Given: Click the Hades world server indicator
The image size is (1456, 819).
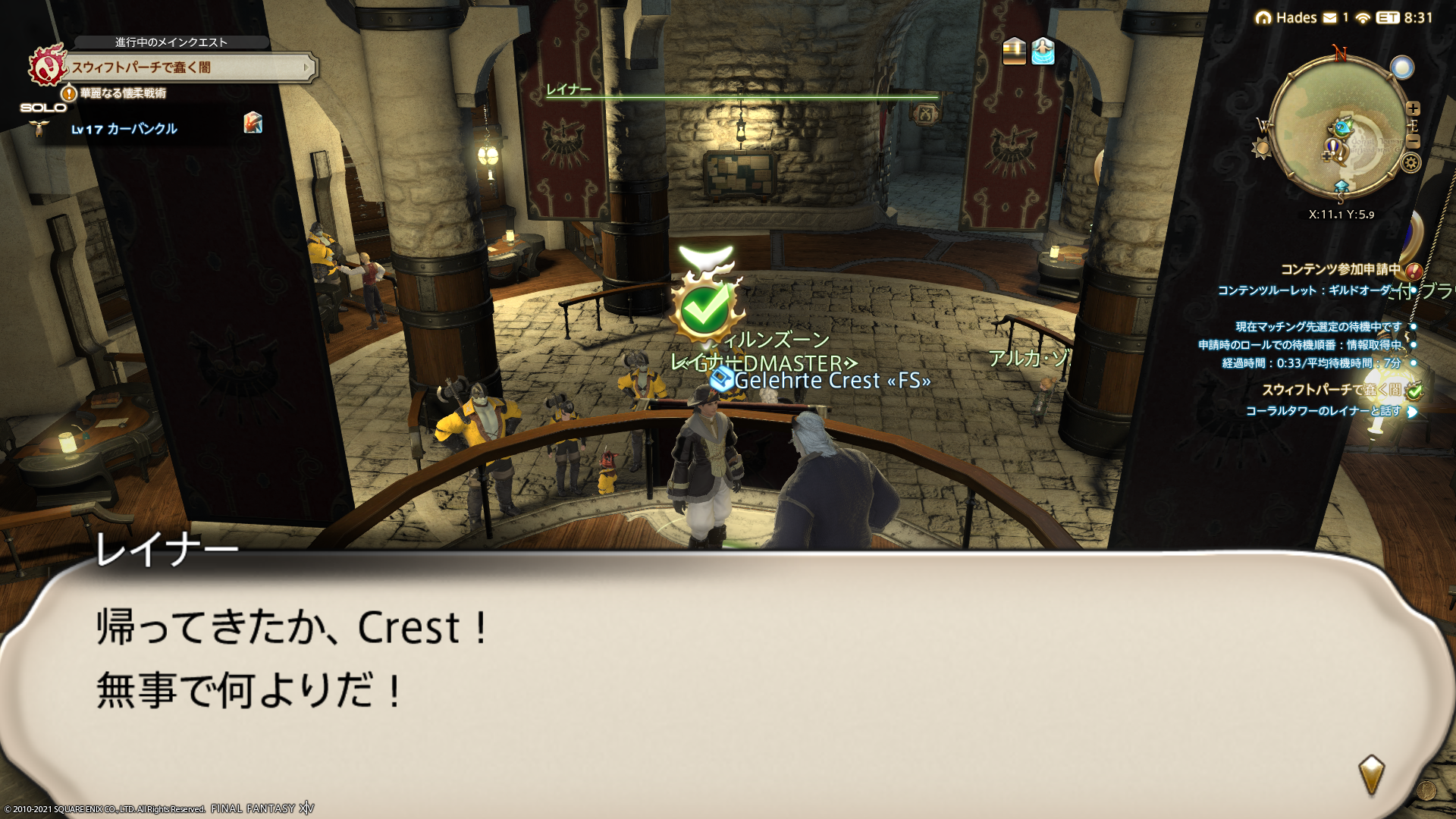Looking at the screenshot, I should (x=1287, y=17).
